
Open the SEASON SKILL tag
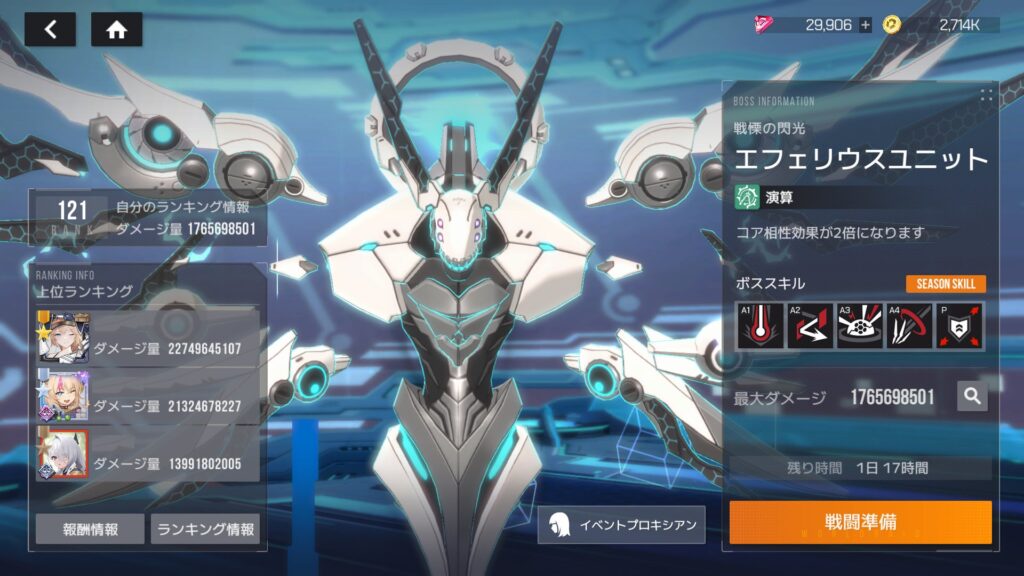pos(946,284)
